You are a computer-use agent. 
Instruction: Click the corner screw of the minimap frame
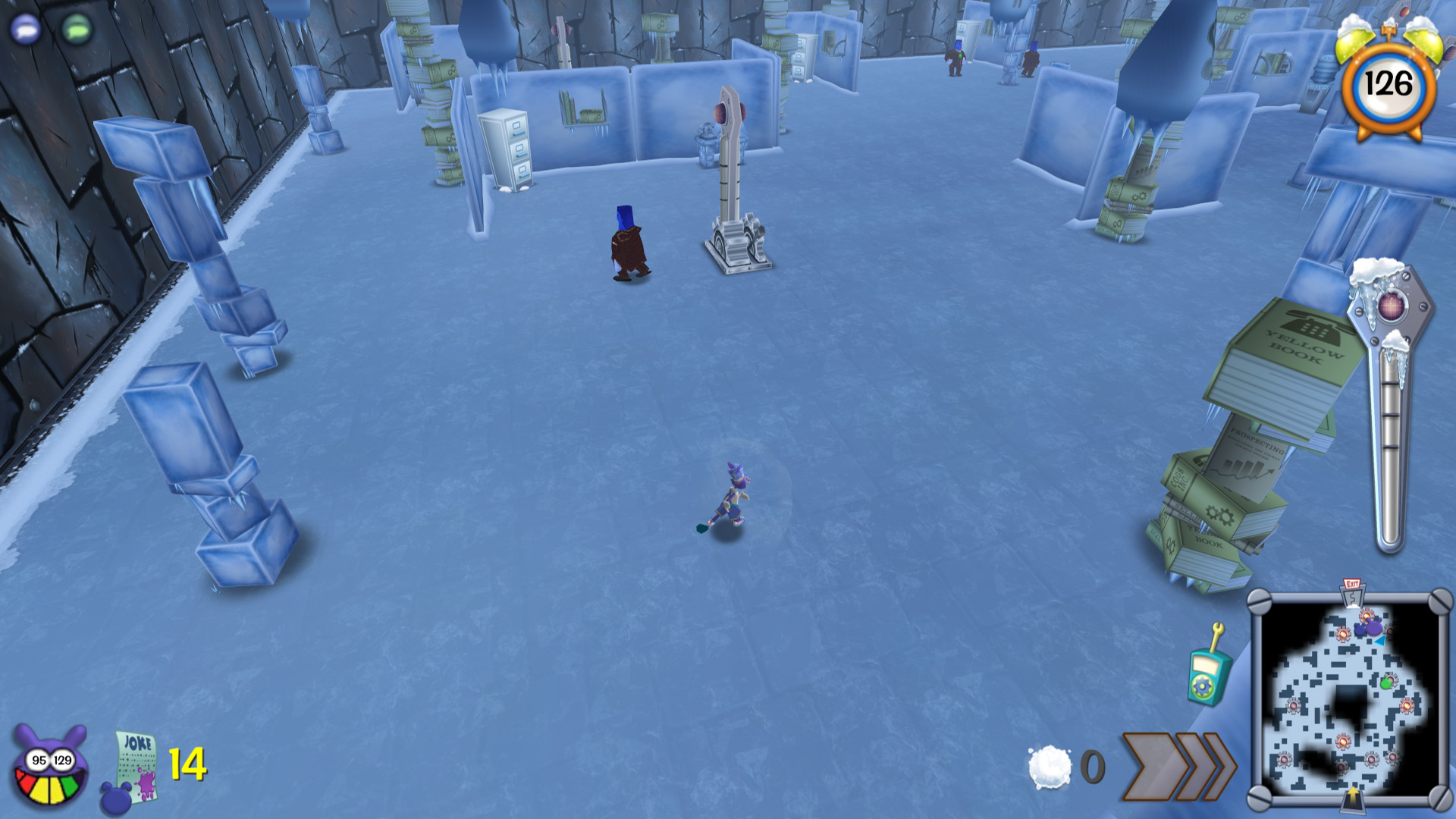(x=1260, y=599)
